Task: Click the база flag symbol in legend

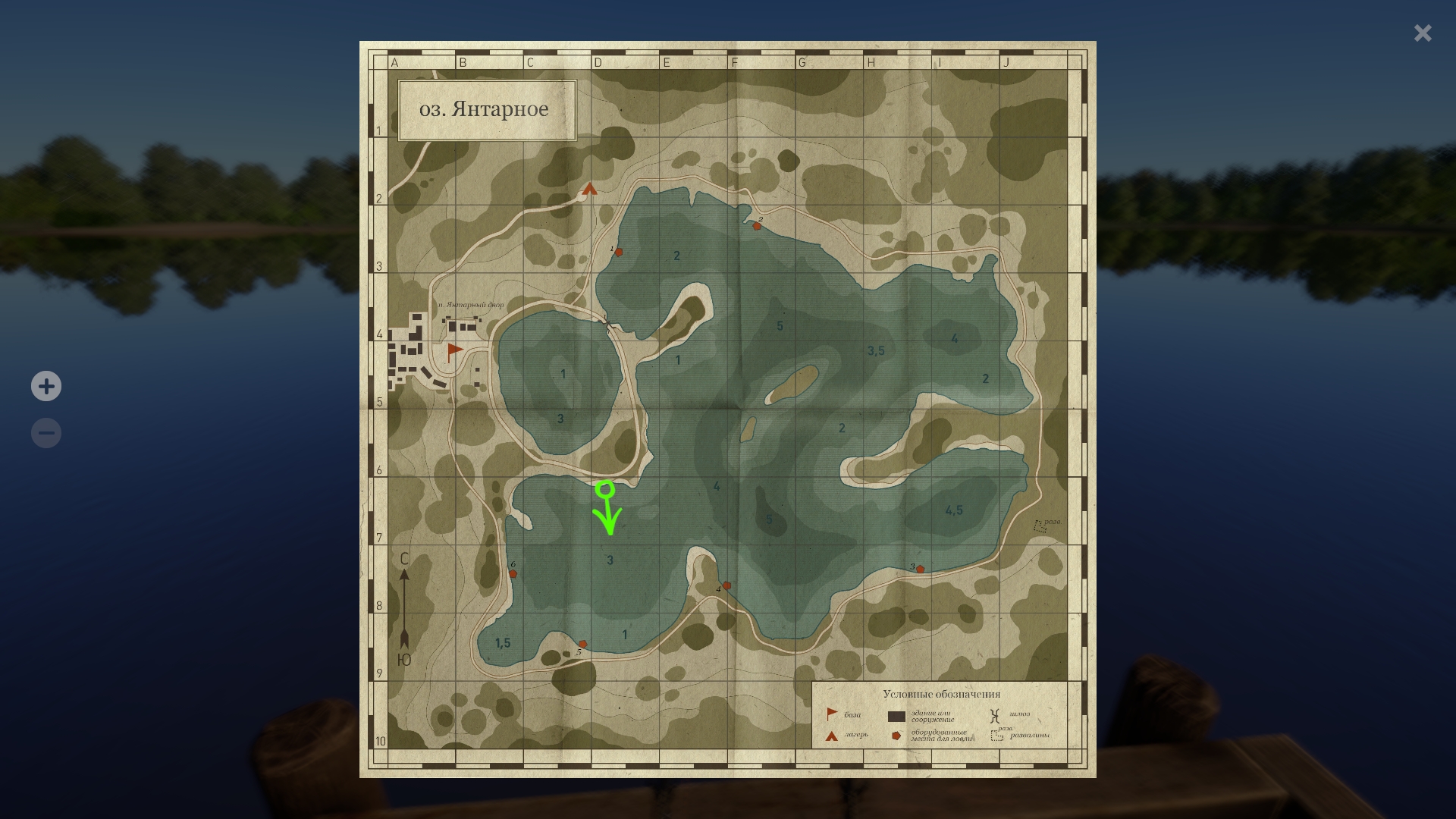Action: 831,714
